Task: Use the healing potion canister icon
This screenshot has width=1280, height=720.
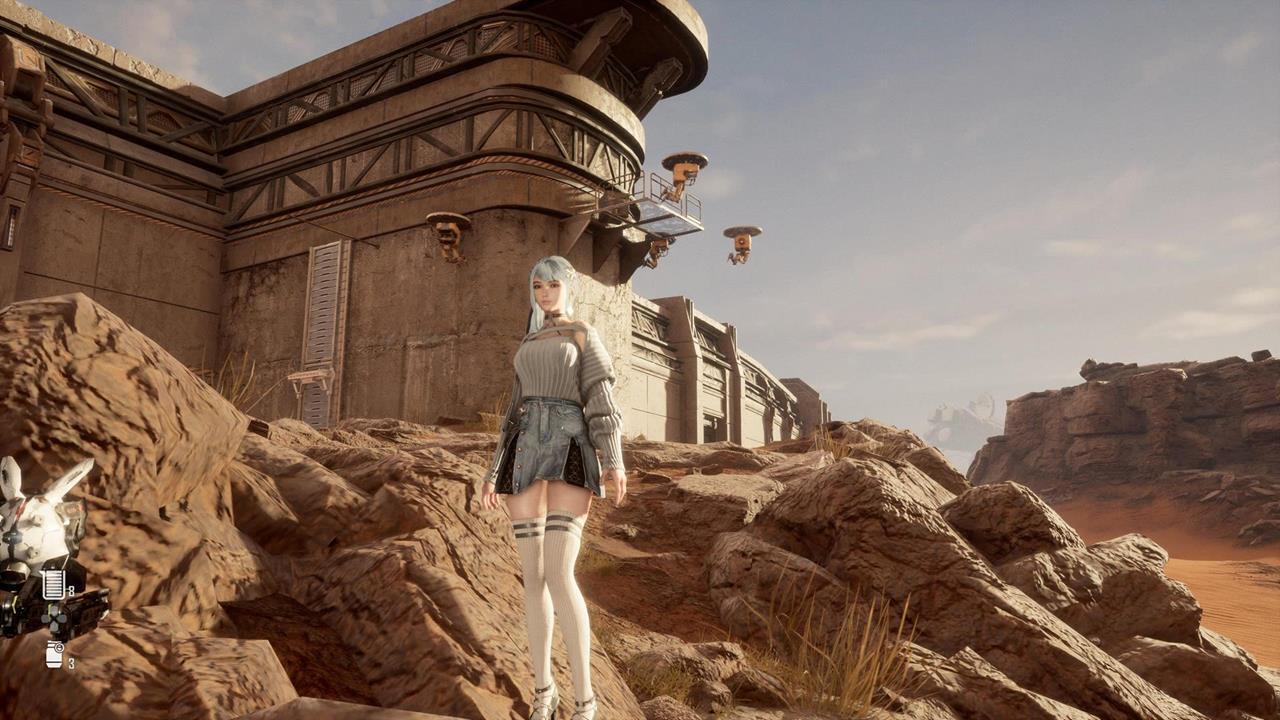Action: coord(54,654)
